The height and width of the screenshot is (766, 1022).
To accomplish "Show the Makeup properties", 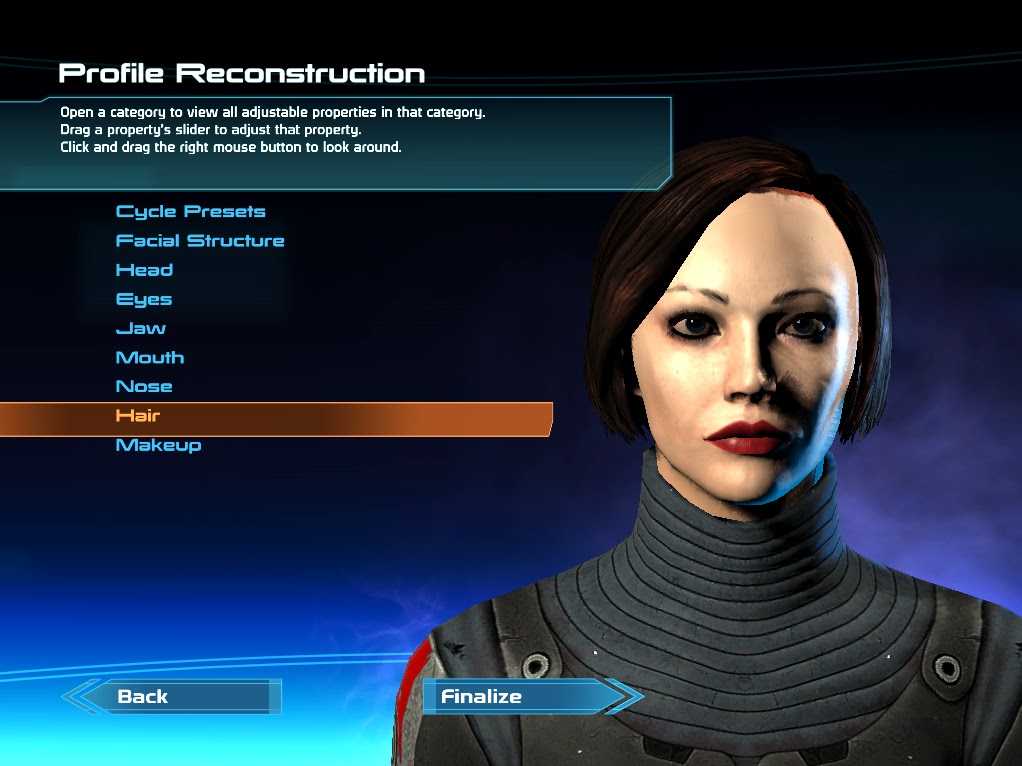I will (x=158, y=445).
